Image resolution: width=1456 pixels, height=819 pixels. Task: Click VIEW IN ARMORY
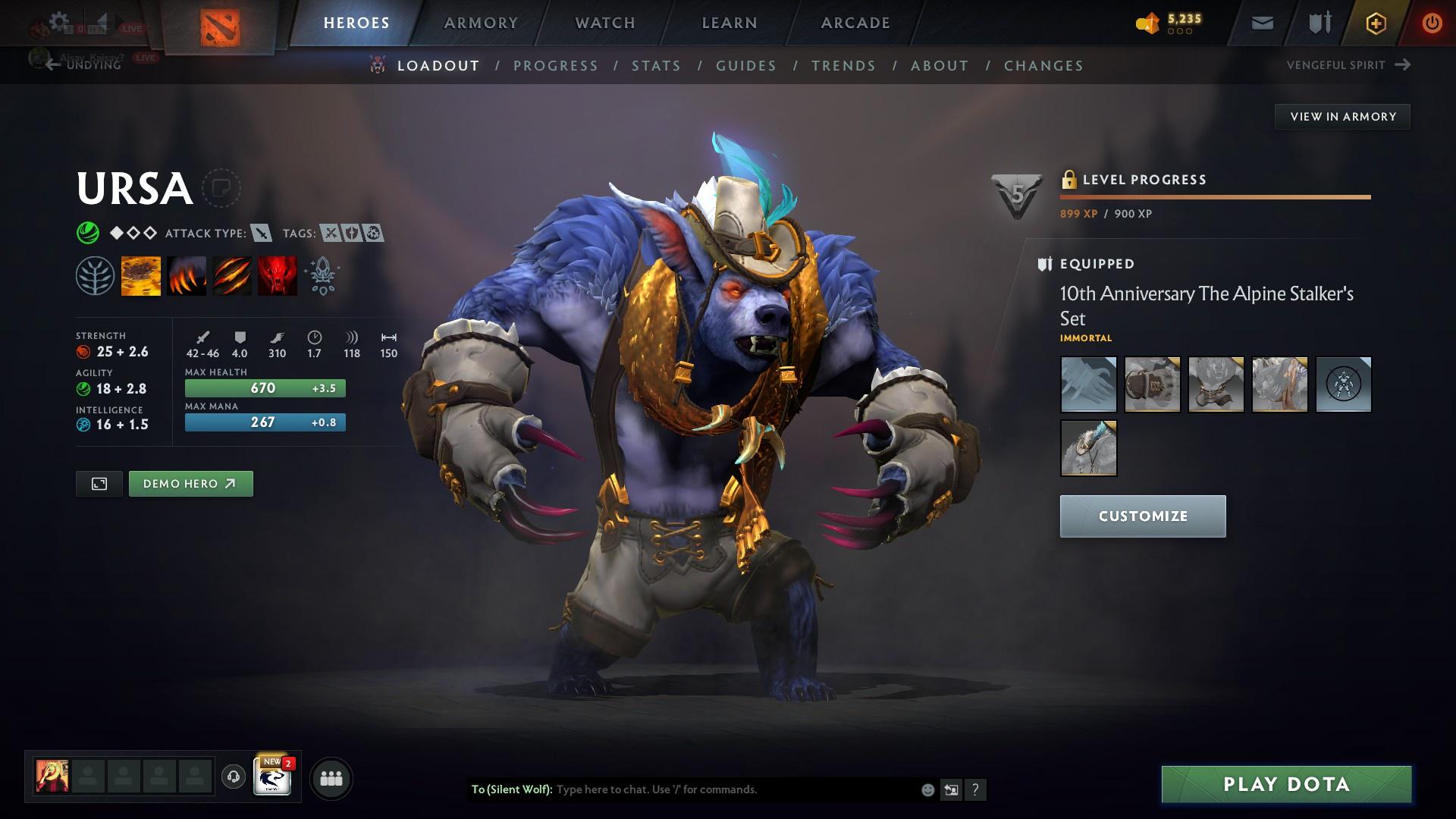pos(1342,116)
